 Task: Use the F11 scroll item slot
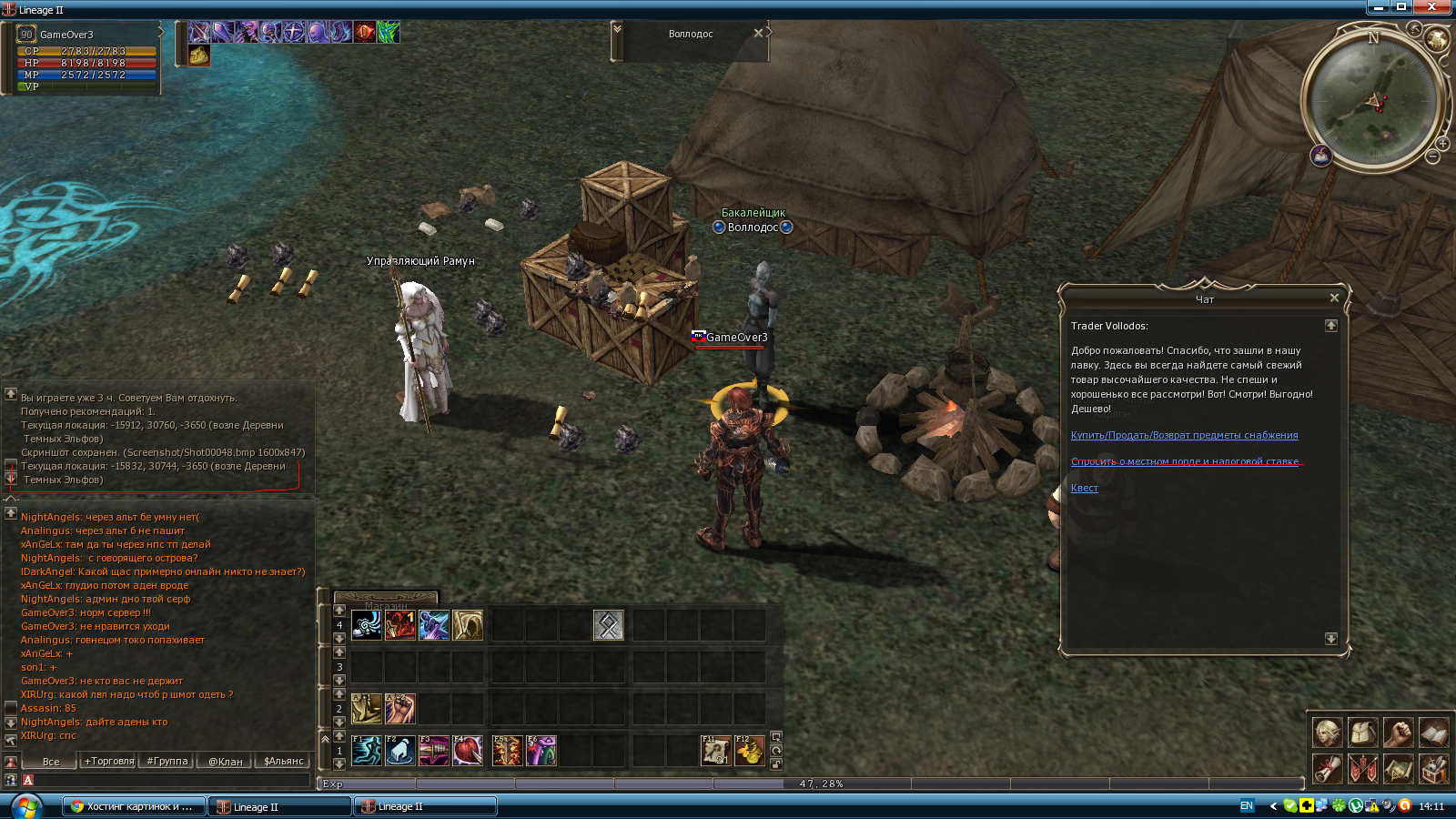715,751
